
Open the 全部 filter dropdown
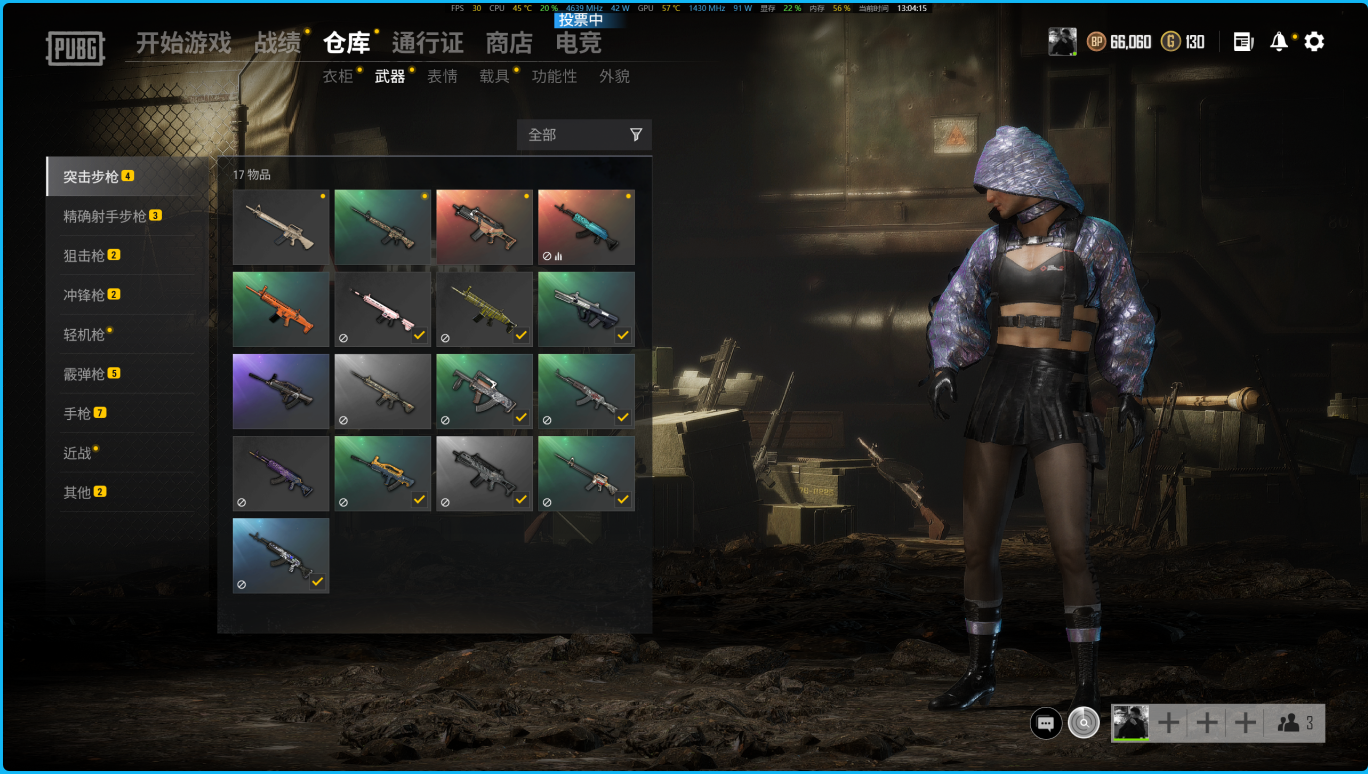click(x=584, y=135)
